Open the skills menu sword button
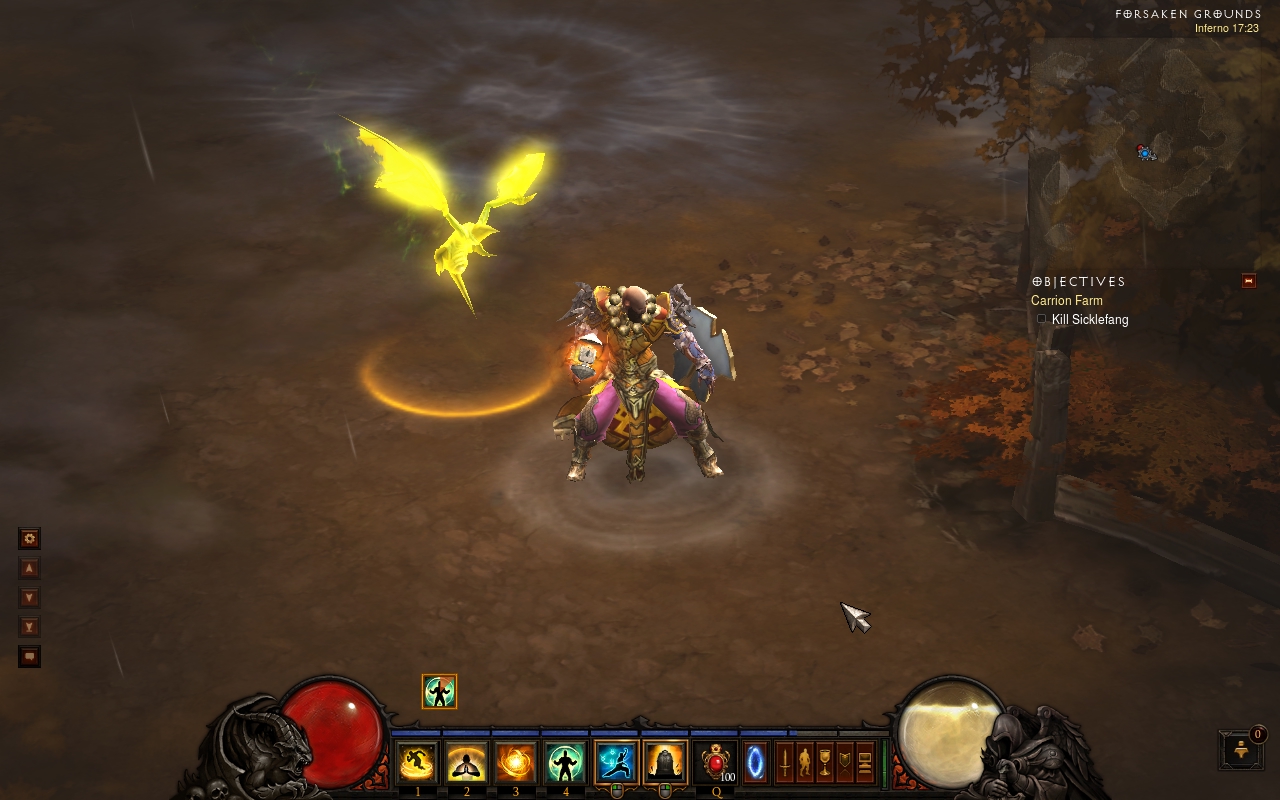1280x800 pixels. (785, 763)
